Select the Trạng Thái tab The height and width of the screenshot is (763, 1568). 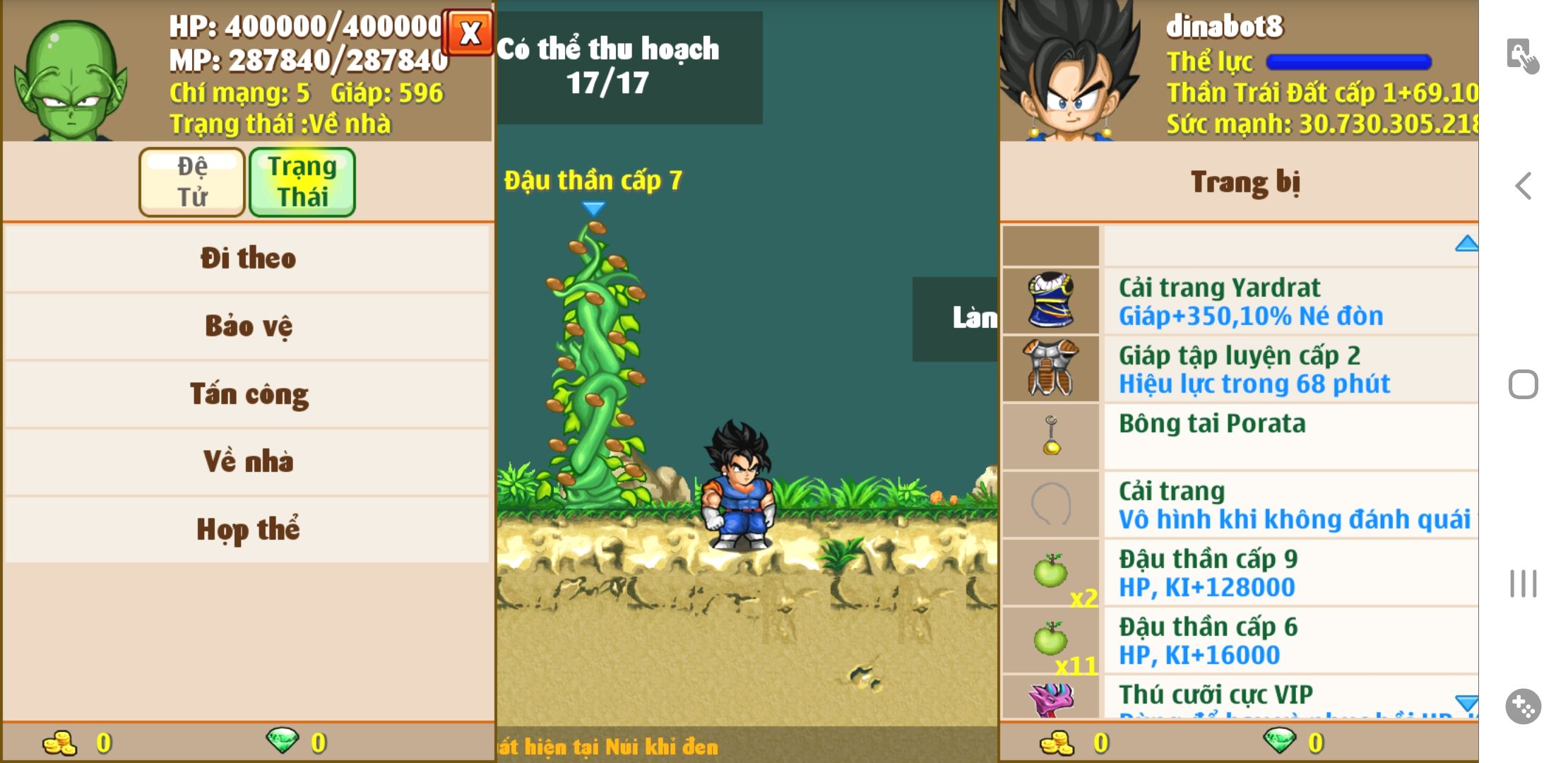coord(302,182)
